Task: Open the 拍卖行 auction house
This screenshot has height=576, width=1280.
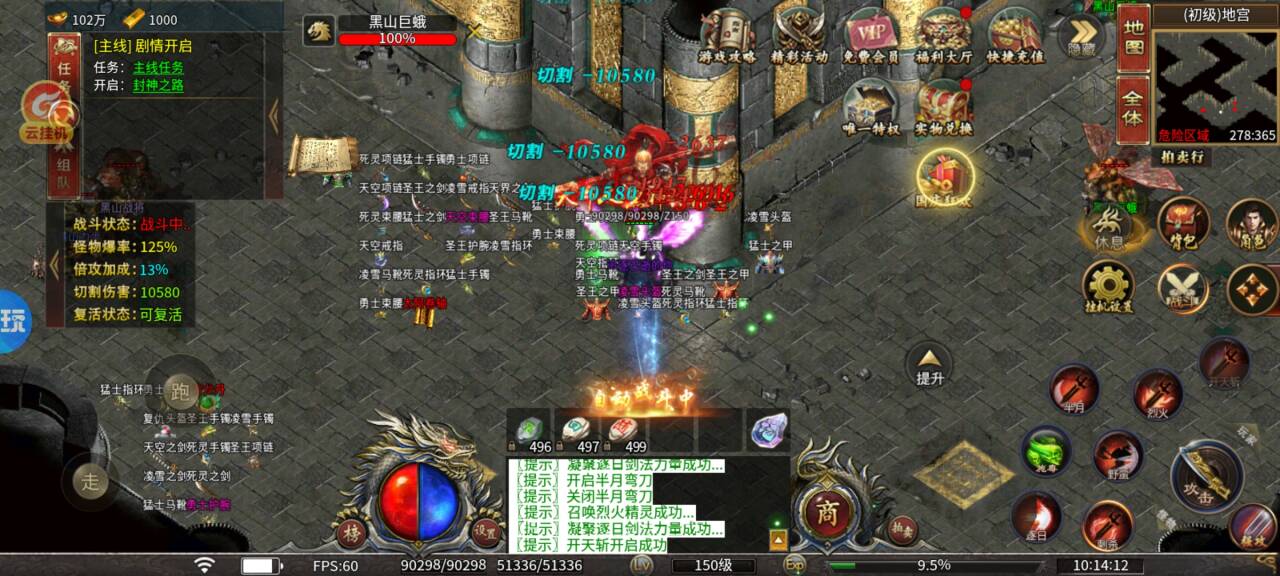Action: tap(1182, 157)
